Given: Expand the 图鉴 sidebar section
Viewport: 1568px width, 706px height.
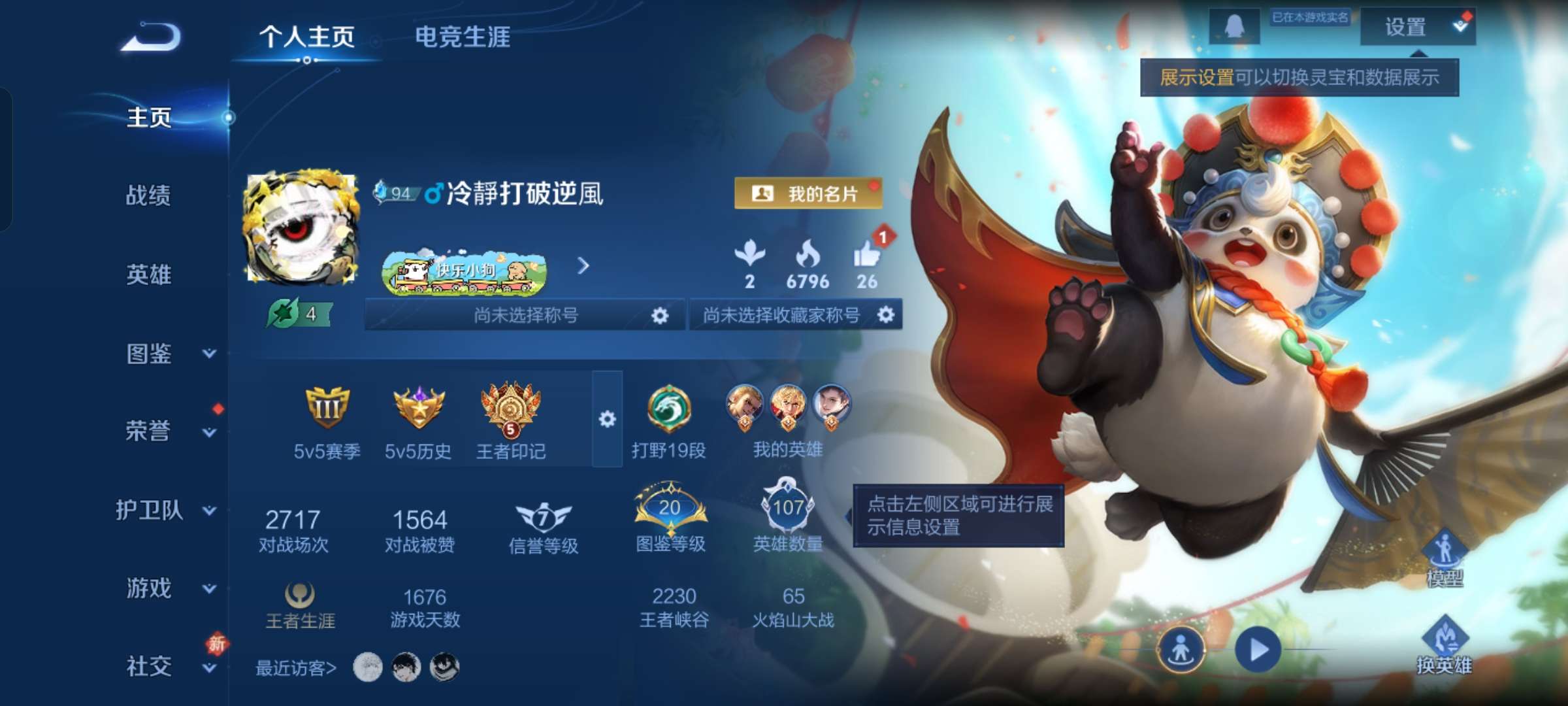Looking at the screenshot, I should tap(151, 353).
